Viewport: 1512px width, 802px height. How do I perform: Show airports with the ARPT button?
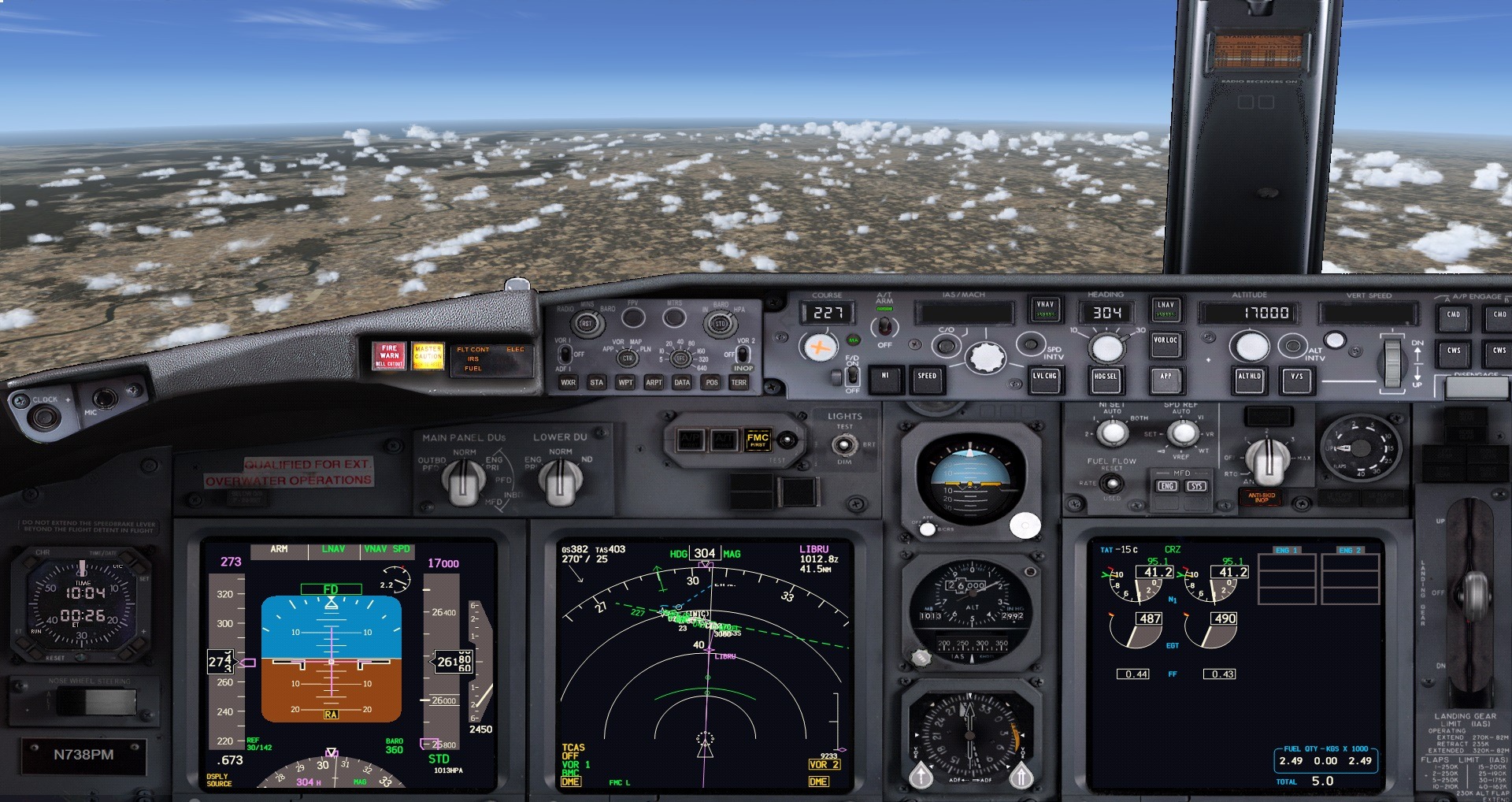[653, 383]
